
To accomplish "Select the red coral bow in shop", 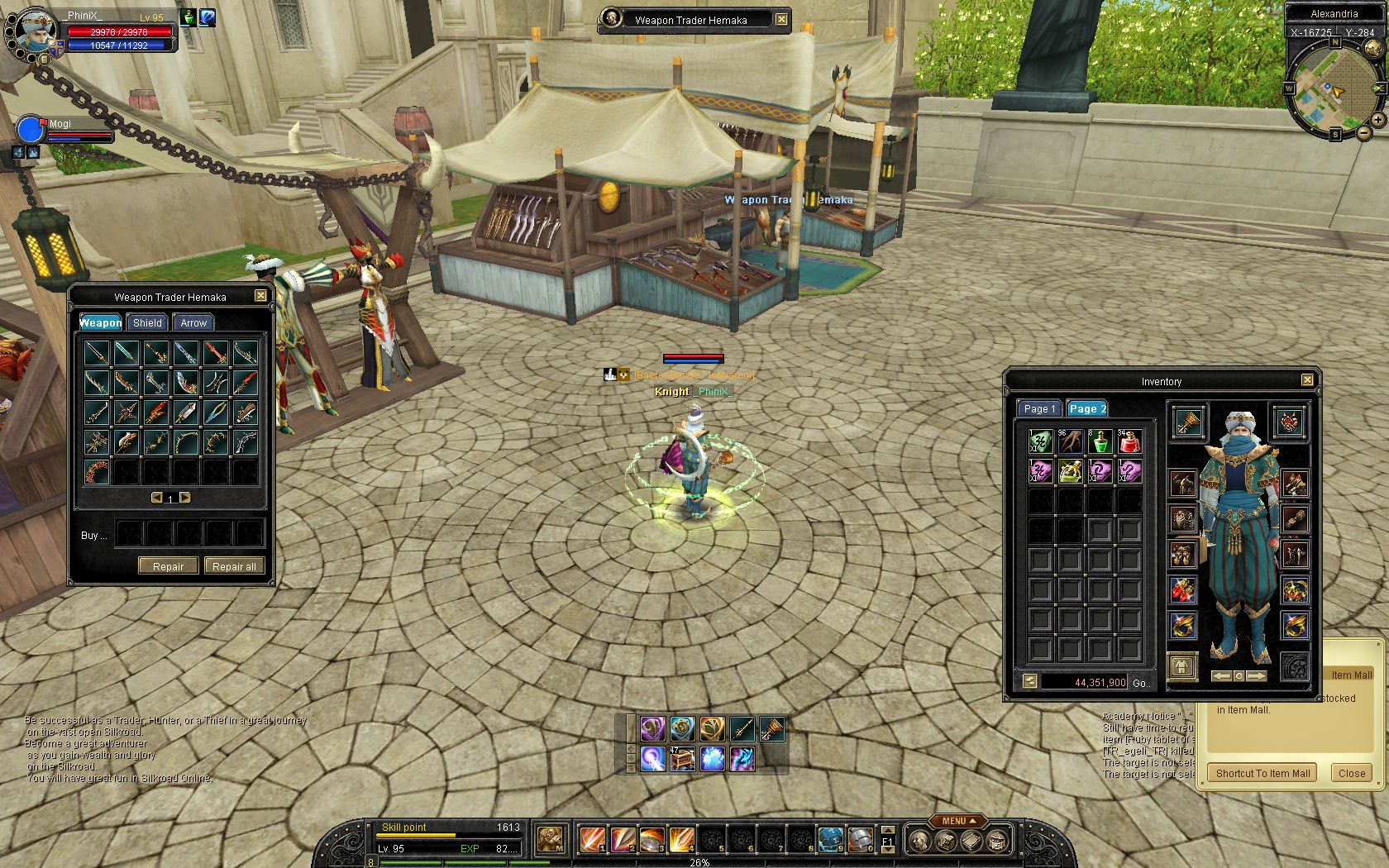I will tap(97, 472).
